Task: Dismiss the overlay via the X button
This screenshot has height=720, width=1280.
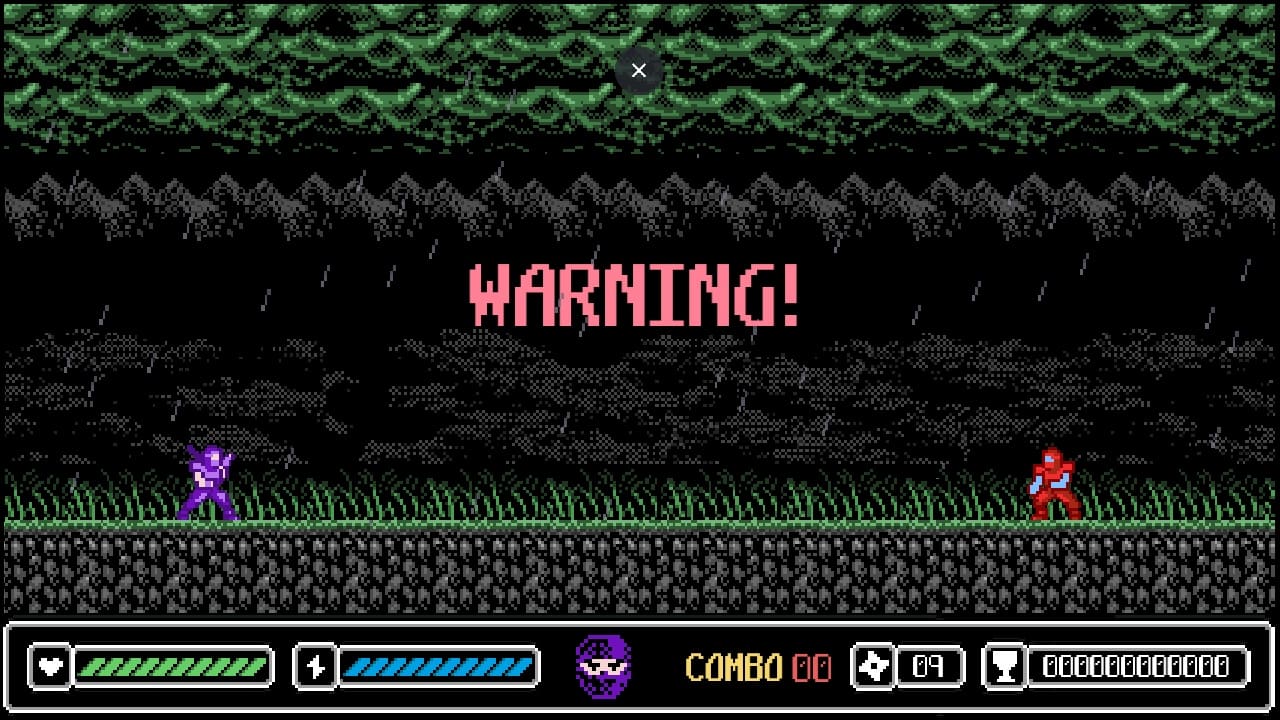Action: [x=639, y=70]
